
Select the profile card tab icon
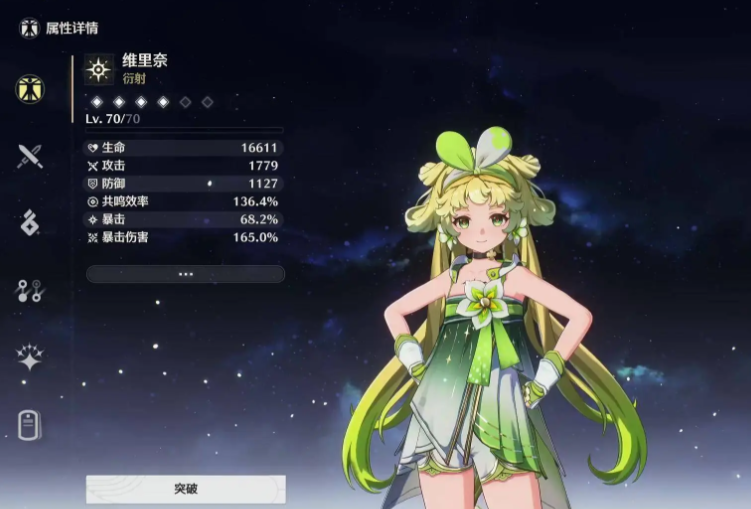click(30, 425)
